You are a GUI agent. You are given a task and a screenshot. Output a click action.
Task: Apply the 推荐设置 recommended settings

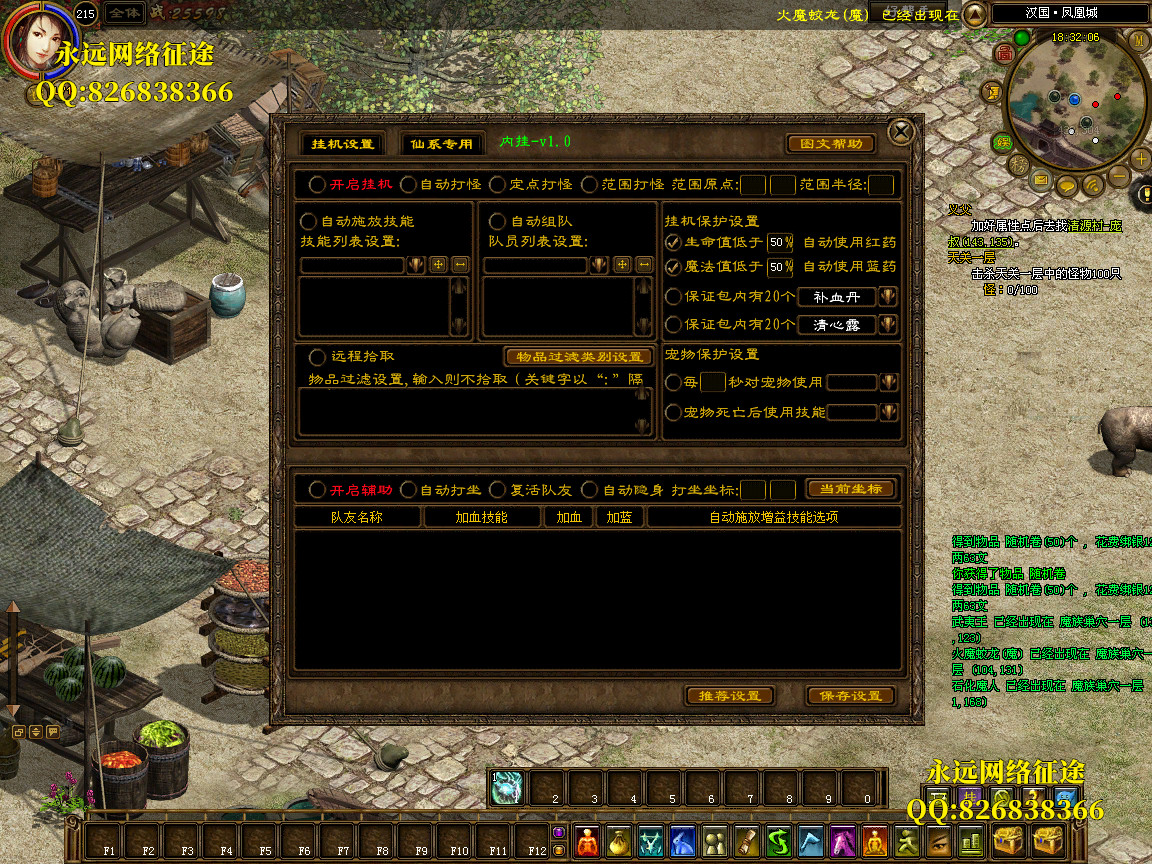pos(730,696)
